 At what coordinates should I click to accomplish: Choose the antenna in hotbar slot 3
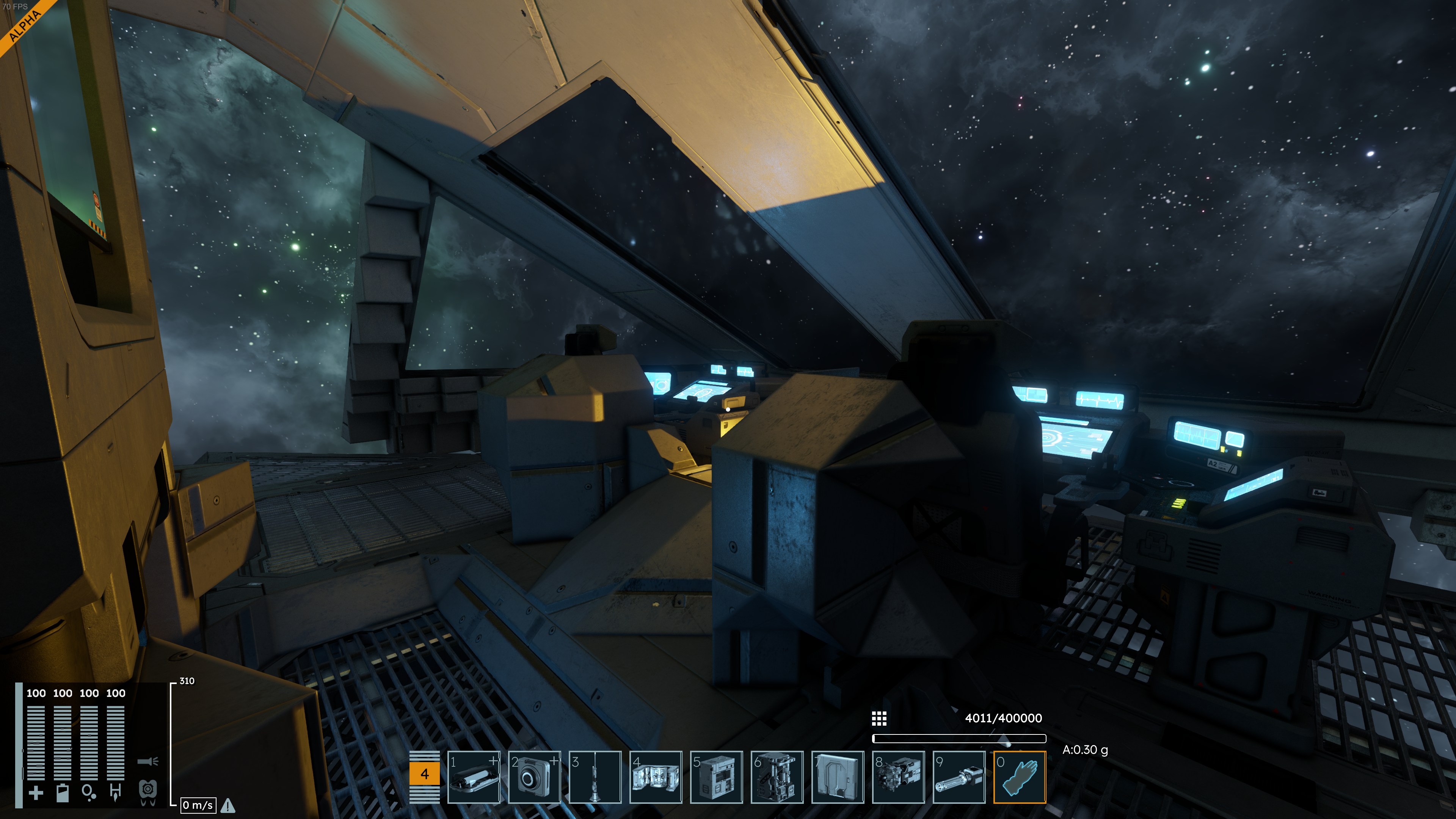click(x=595, y=777)
